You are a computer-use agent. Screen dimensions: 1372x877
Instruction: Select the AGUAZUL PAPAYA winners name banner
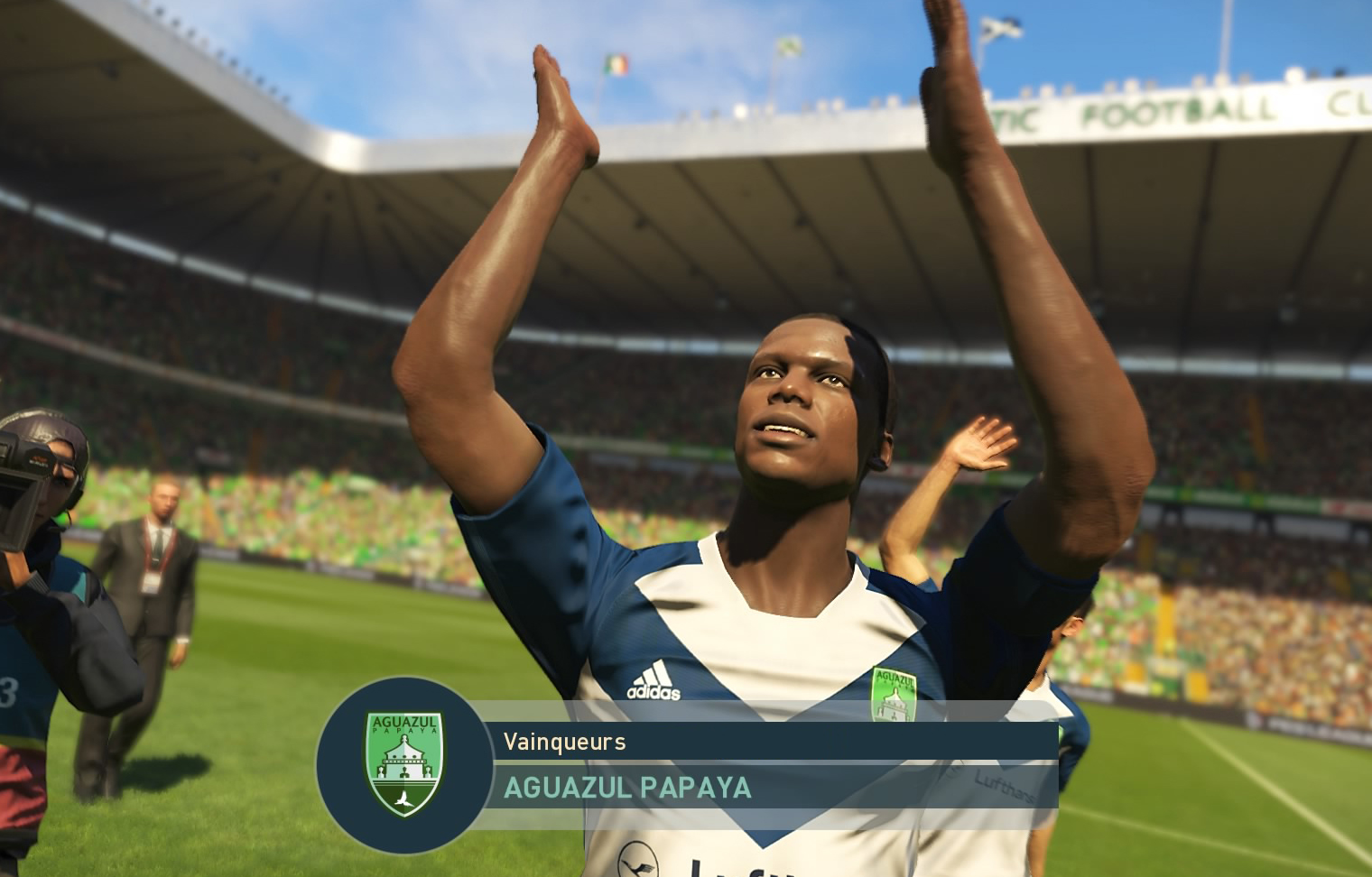[626, 788]
